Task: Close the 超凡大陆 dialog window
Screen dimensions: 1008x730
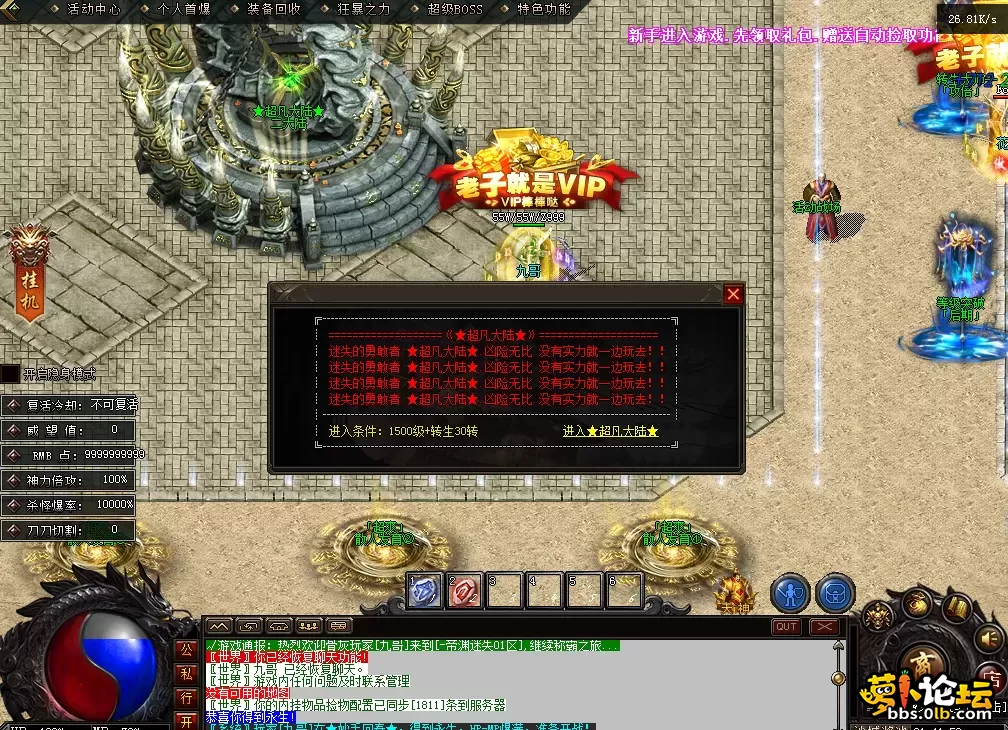Action: (734, 294)
